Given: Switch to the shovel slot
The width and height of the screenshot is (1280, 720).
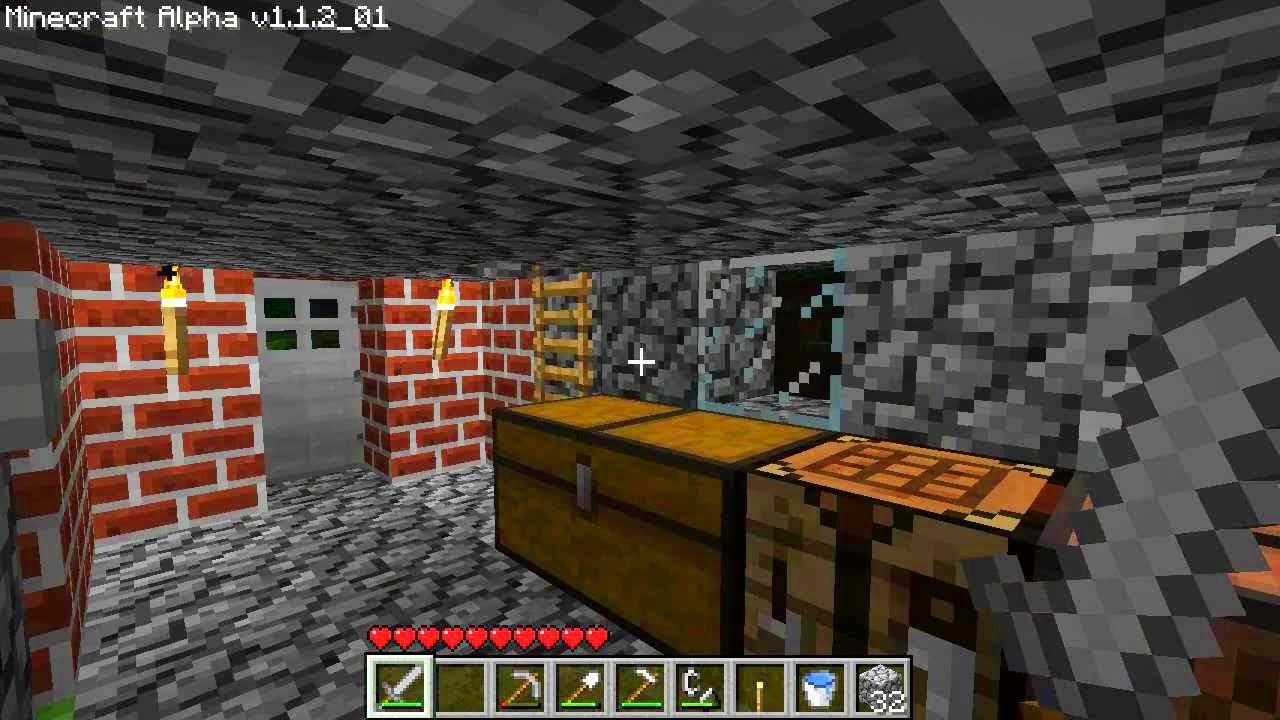Looking at the screenshot, I should click(x=581, y=687).
